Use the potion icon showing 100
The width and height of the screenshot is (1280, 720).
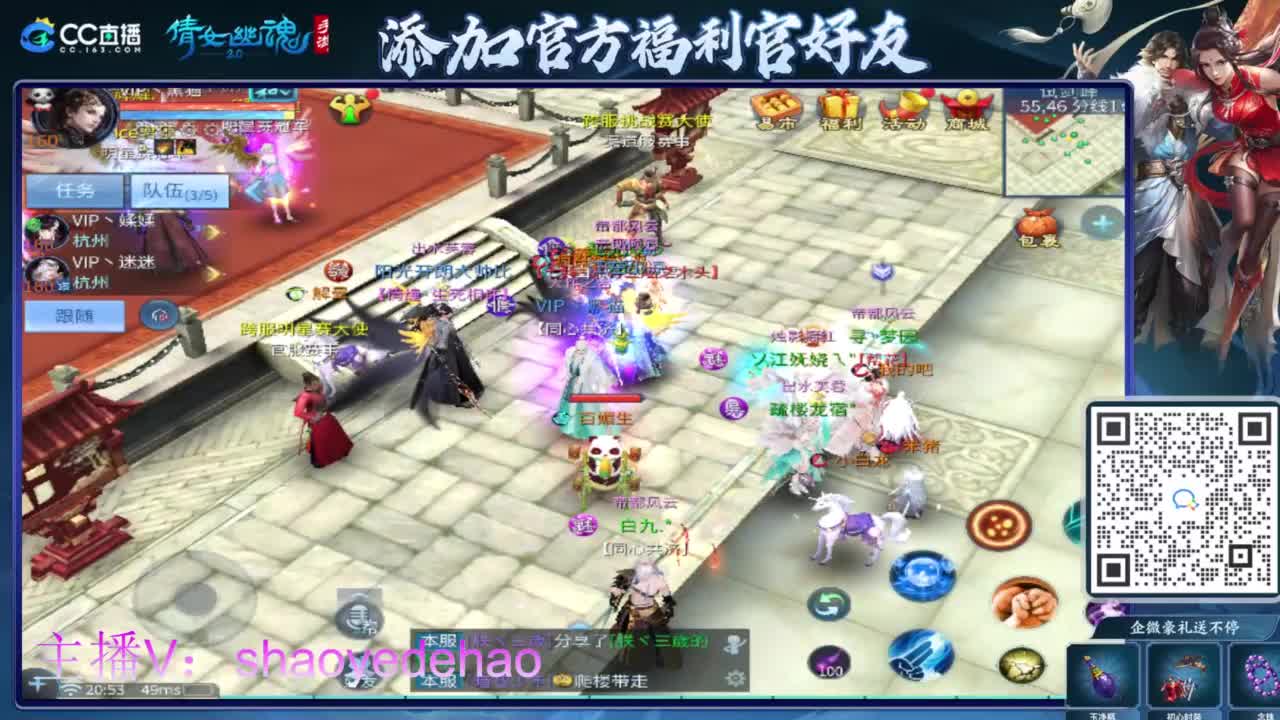click(829, 663)
